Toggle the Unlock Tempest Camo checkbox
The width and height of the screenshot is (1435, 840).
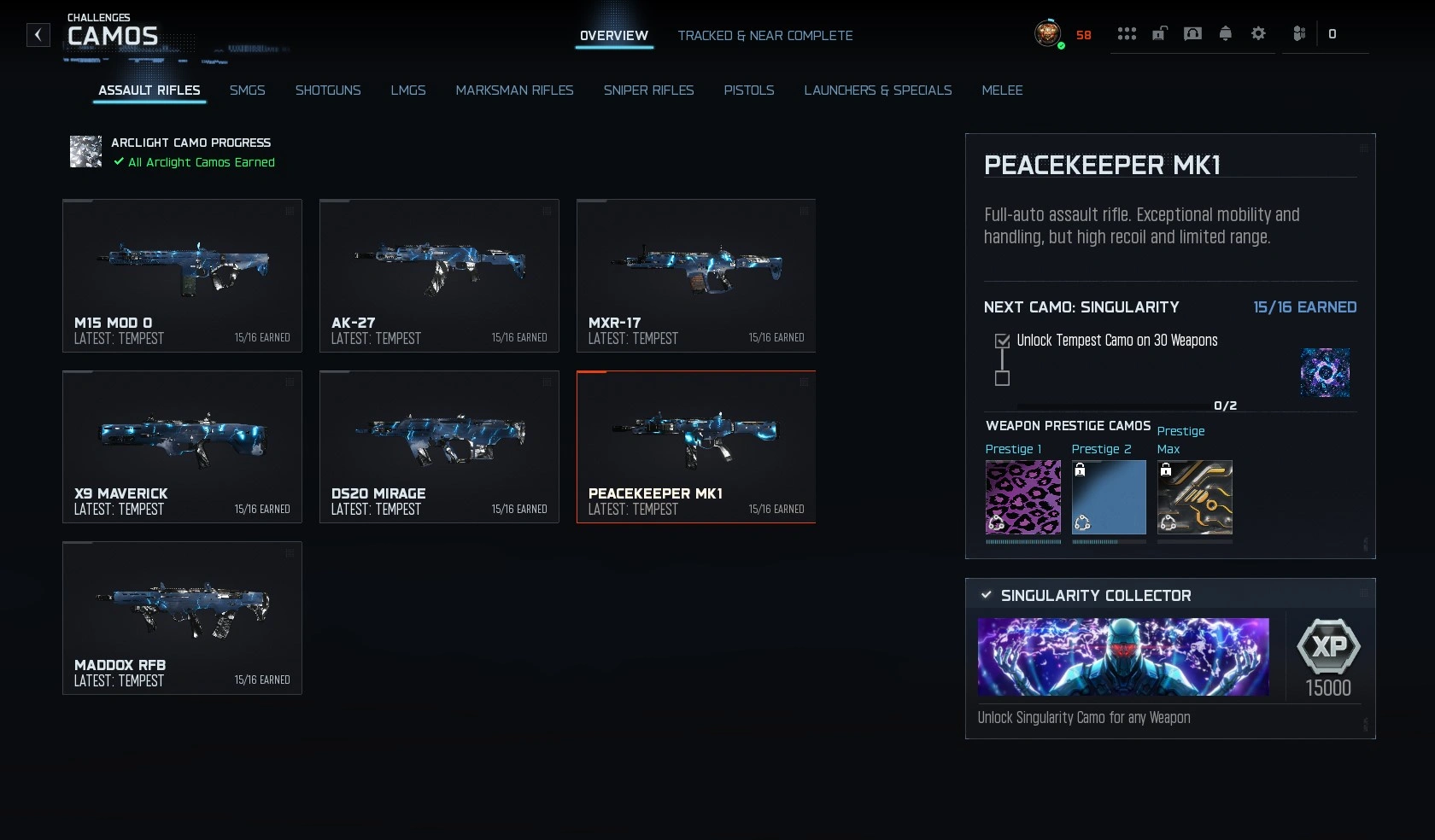pyautogui.click(x=1002, y=341)
